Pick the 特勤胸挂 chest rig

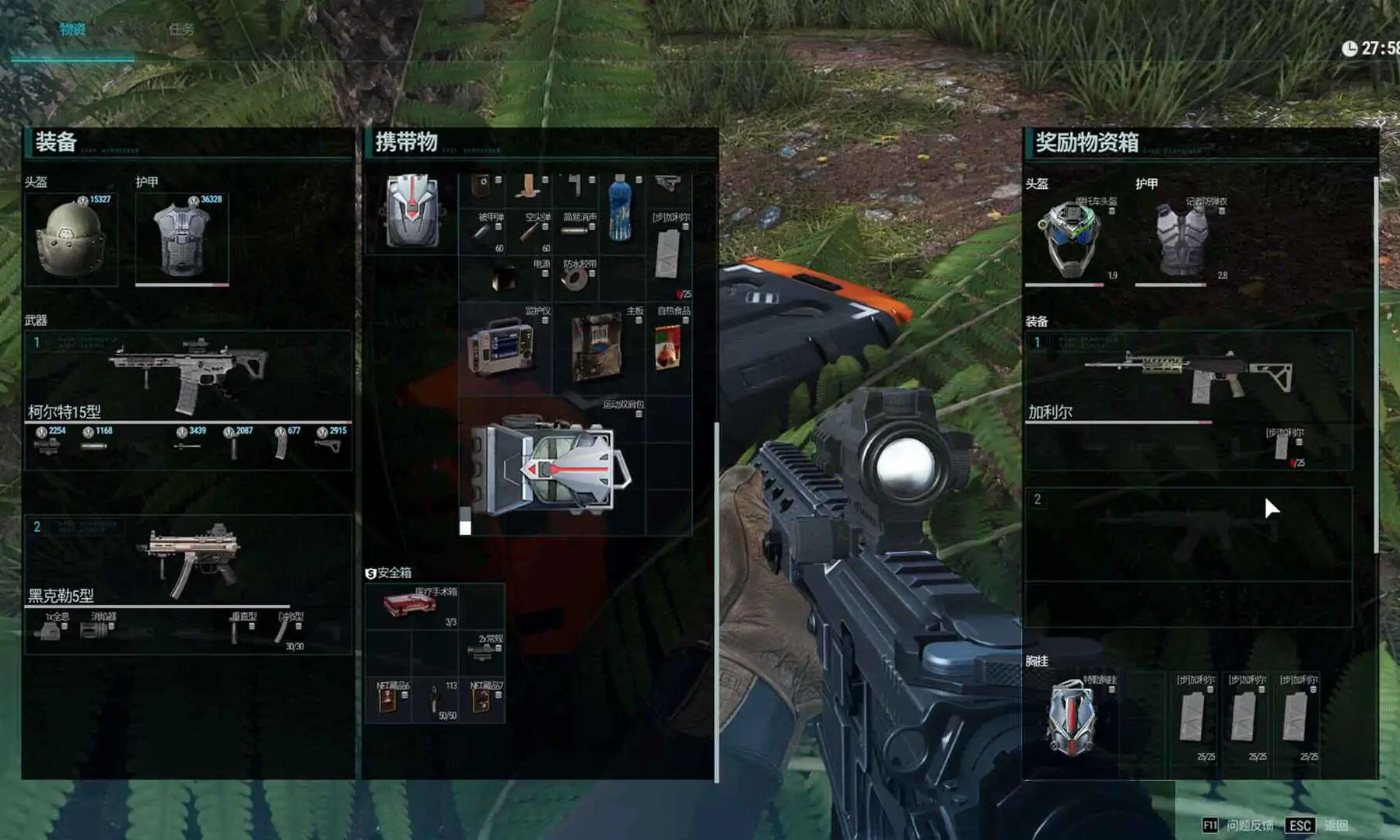point(1071,717)
